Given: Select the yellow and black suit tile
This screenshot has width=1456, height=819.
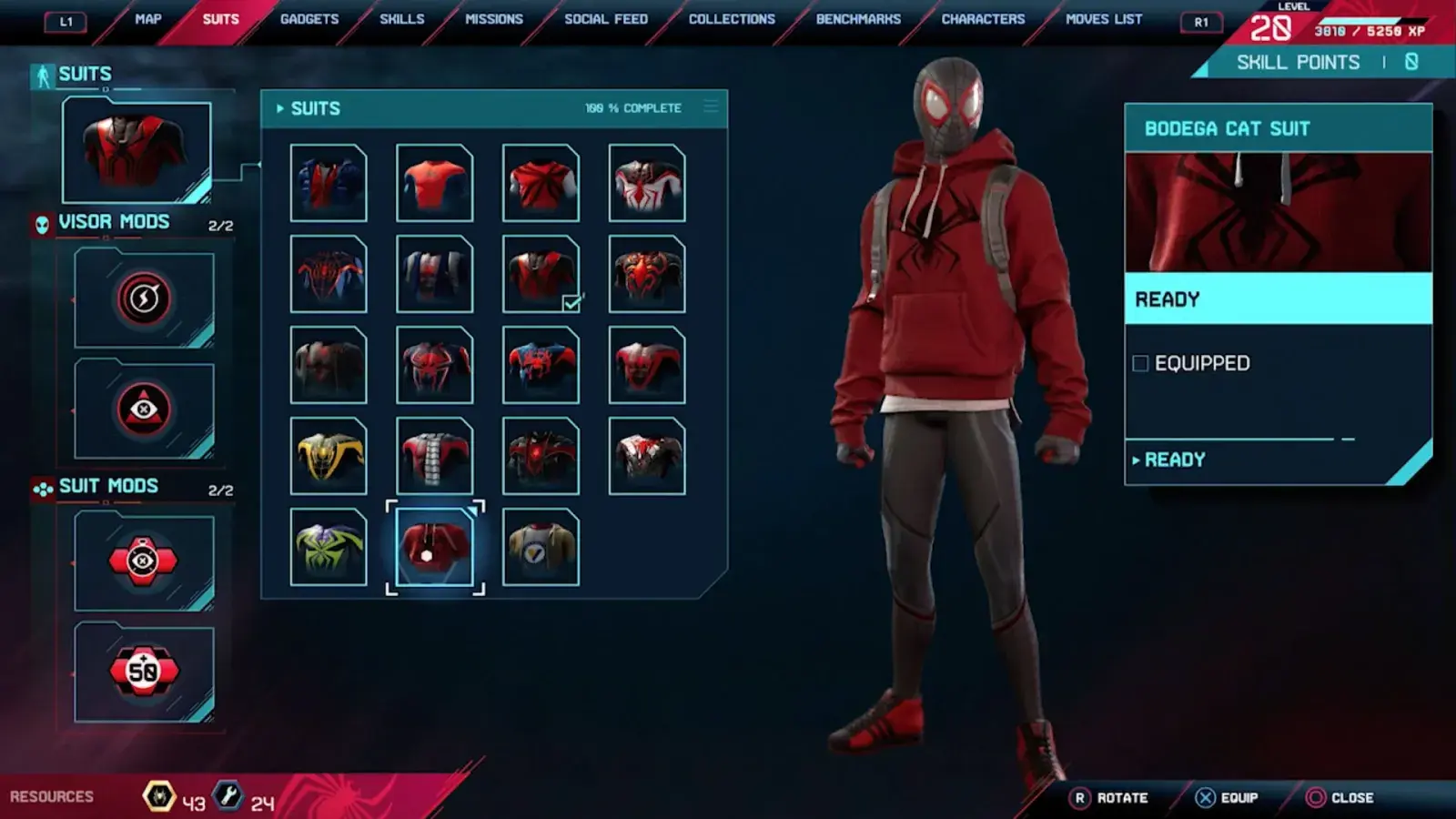Looking at the screenshot, I should point(329,456).
